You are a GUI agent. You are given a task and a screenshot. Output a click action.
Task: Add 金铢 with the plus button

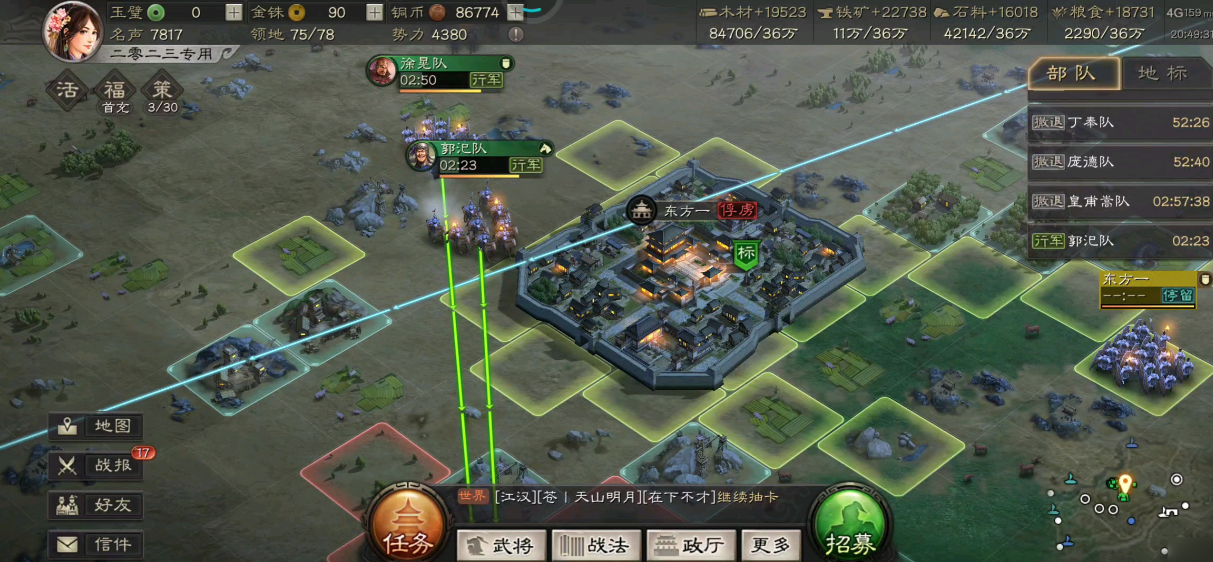(374, 13)
